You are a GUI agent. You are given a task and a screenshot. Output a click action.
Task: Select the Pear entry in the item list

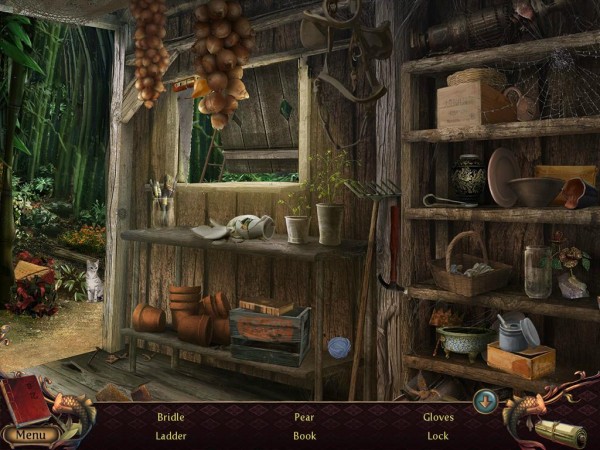point(305,417)
